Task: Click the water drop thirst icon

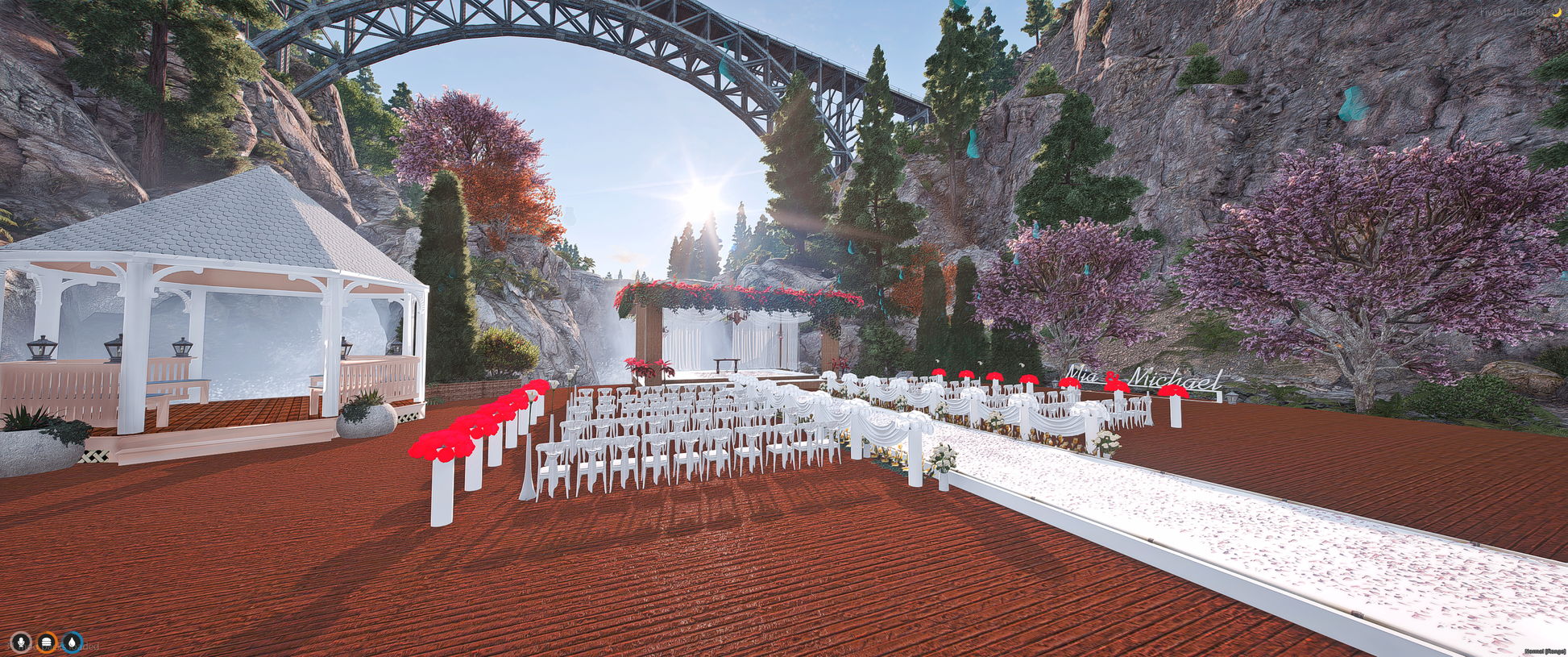Action: [x=73, y=642]
